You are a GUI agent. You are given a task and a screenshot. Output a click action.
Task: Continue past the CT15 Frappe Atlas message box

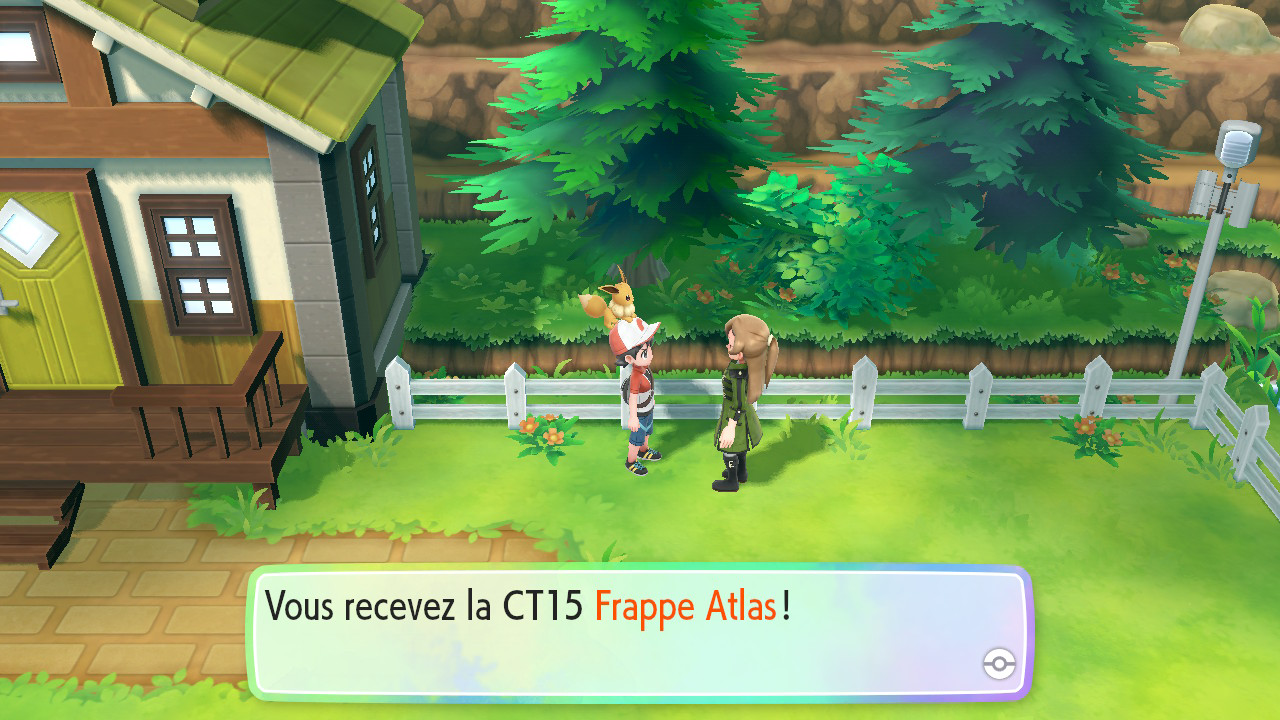[x=638, y=632]
